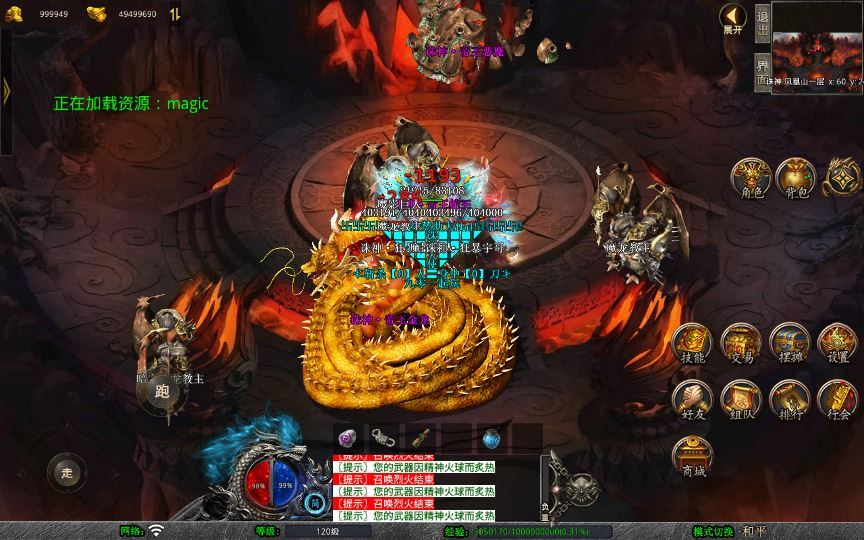The width and height of the screenshot is (864, 540).
Task: Open the 技能 skills menu
Action: point(691,344)
